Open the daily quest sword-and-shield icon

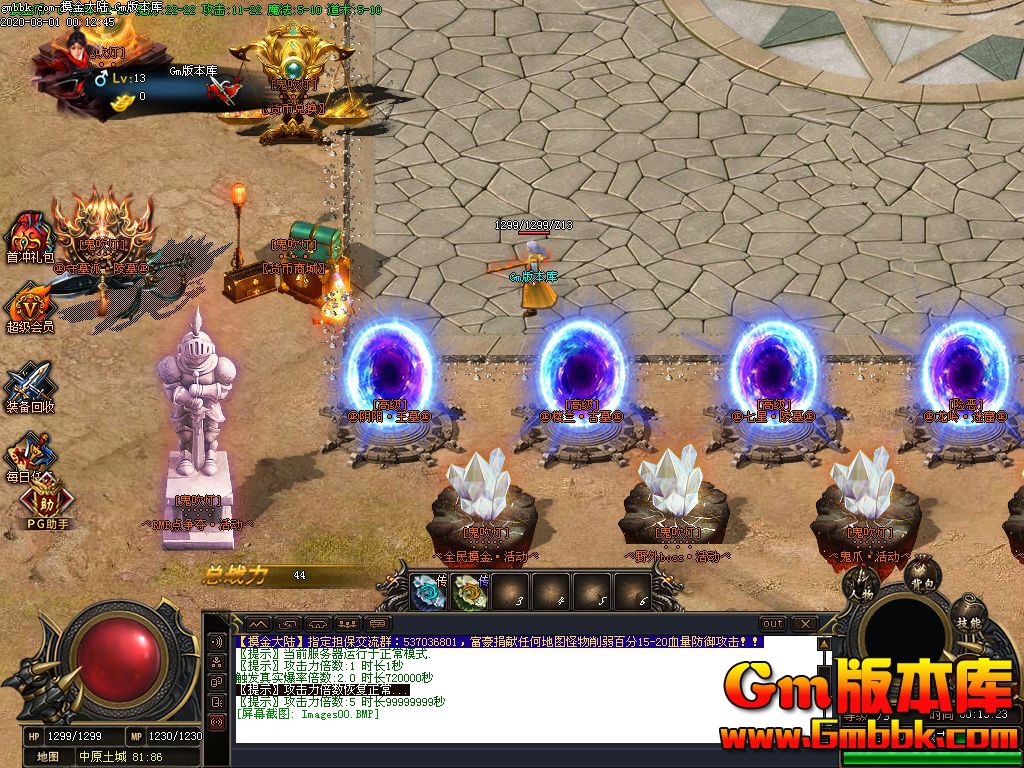[x=30, y=453]
